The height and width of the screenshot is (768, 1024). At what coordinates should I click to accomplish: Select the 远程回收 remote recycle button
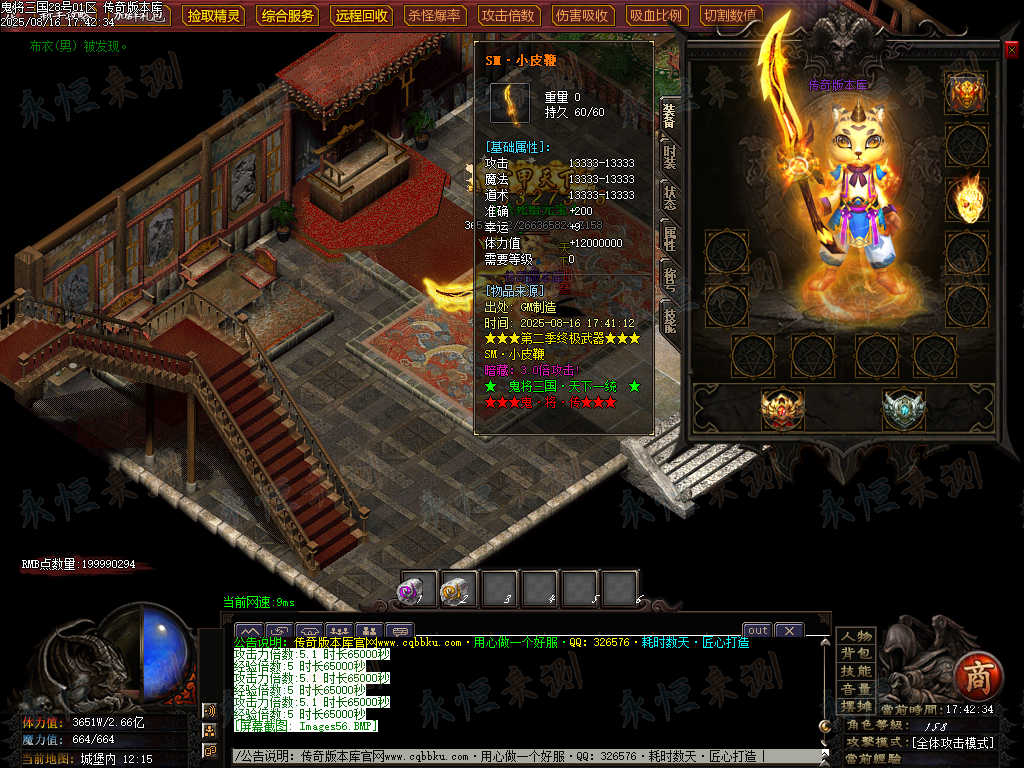coord(362,16)
